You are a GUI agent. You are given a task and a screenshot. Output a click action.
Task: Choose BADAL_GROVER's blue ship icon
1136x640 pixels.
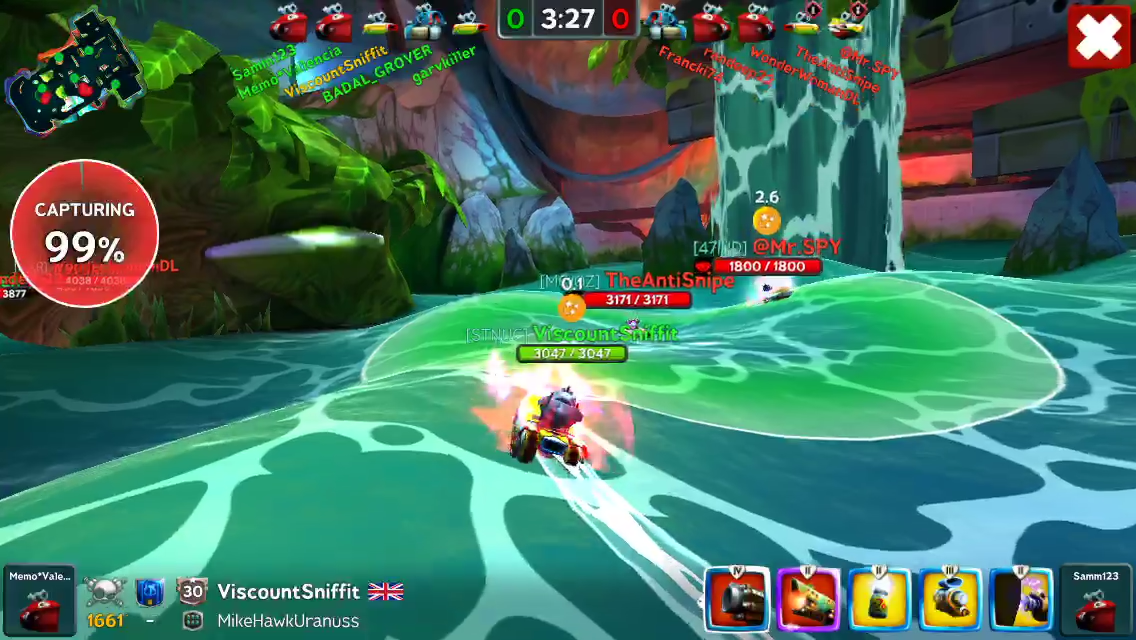click(x=424, y=21)
